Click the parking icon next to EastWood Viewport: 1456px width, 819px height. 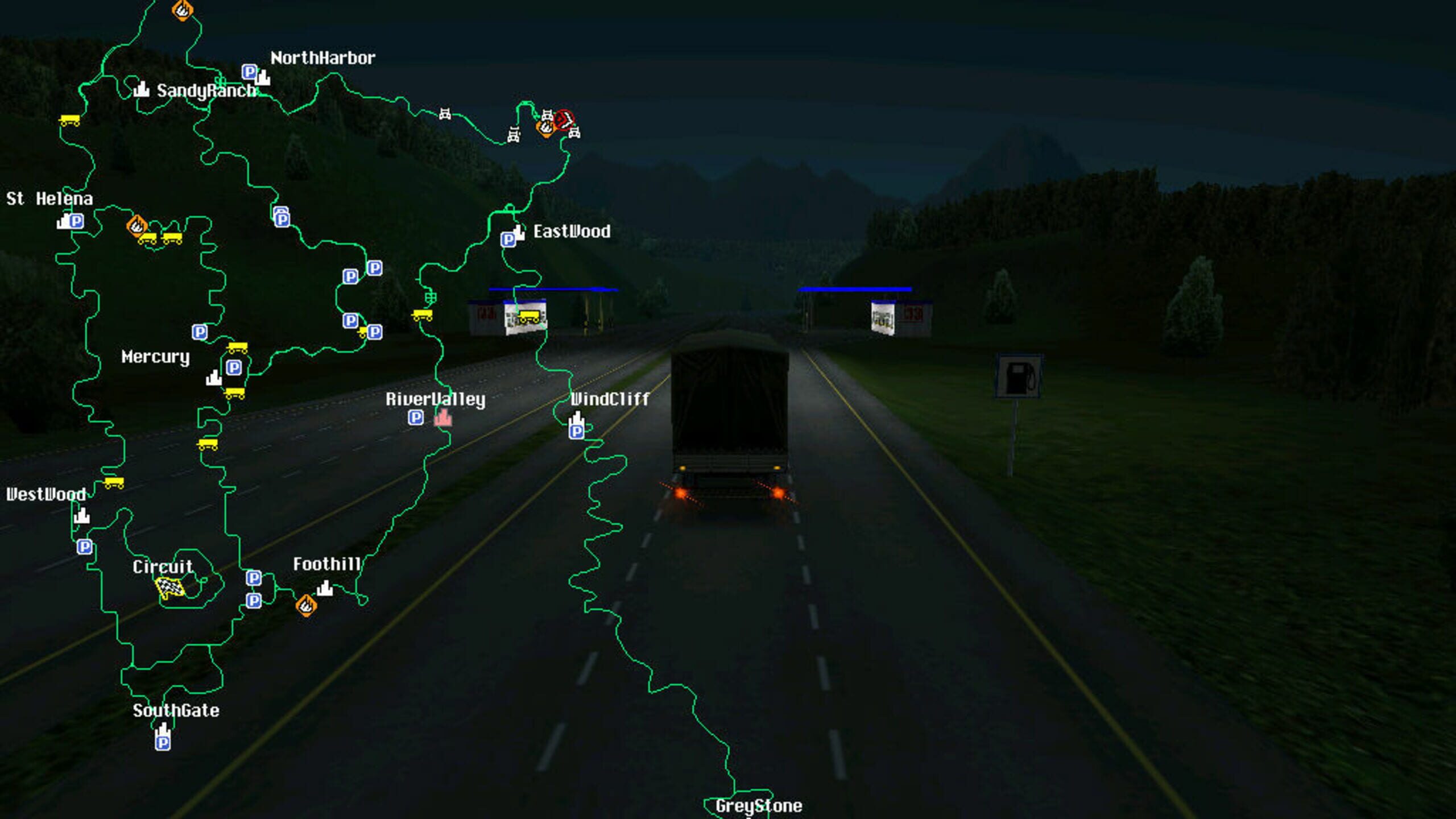(508, 239)
